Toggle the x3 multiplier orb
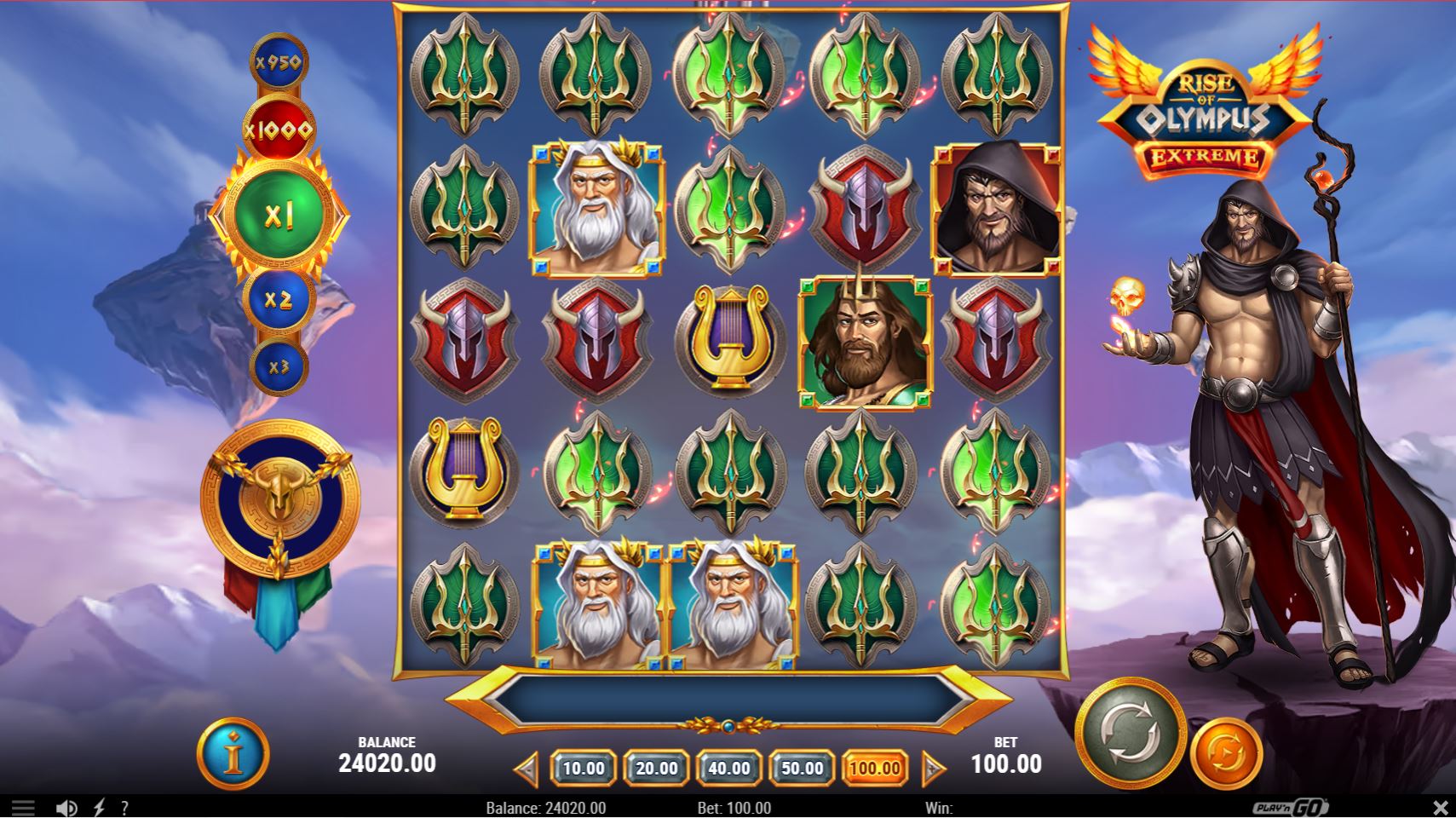 tap(281, 365)
